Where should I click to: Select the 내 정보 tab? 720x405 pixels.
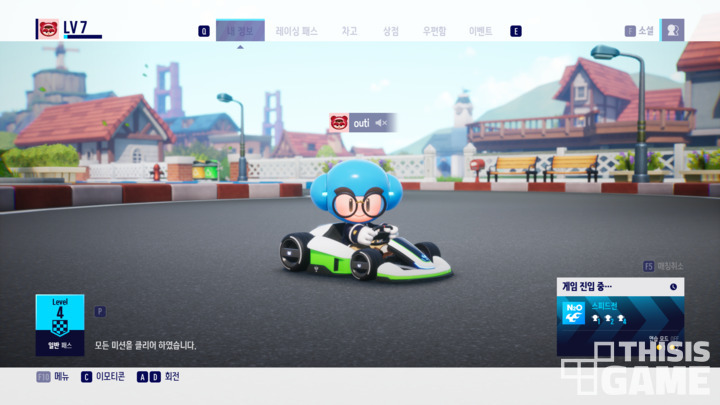coord(240,31)
